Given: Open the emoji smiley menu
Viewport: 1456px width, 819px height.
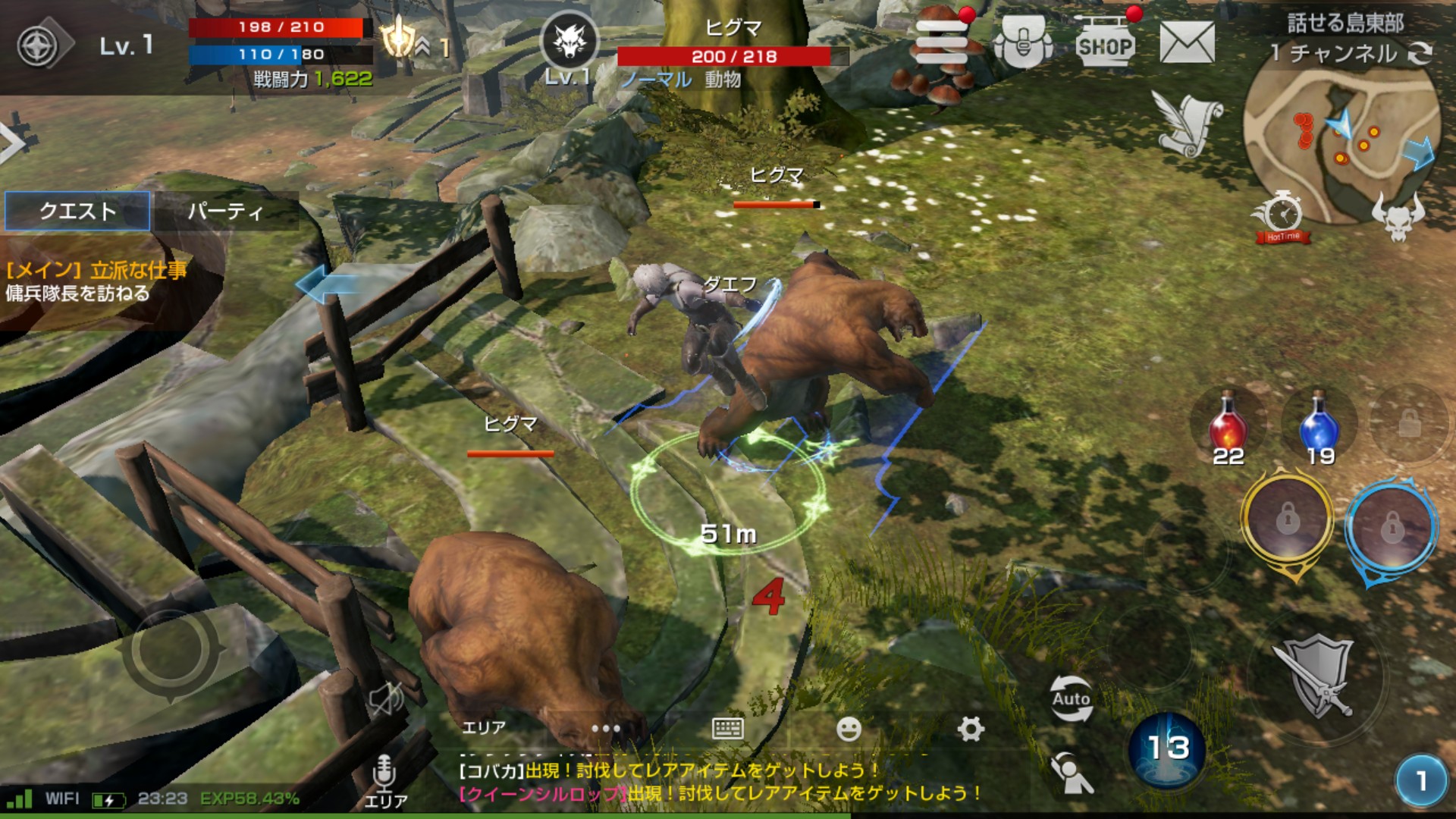Looking at the screenshot, I should (849, 729).
